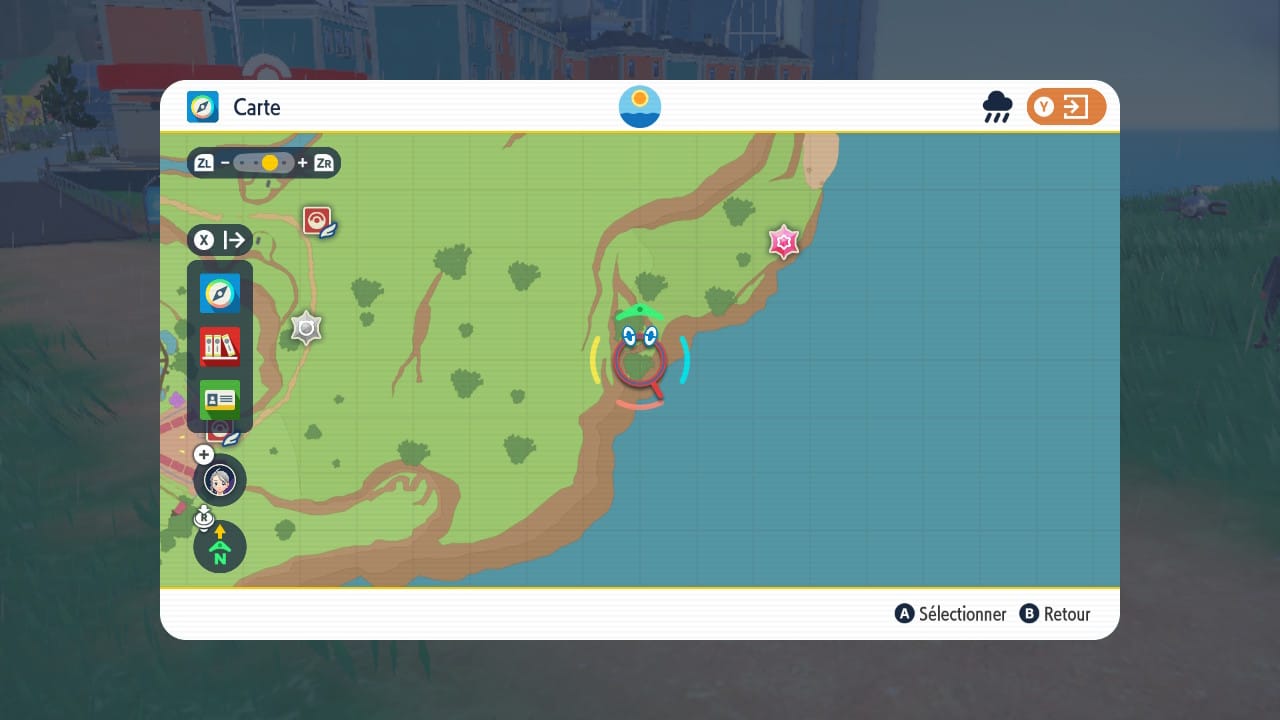The image size is (1280, 720).
Task: Open the Map app compass icon in sidebar
Action: [220, 294]
